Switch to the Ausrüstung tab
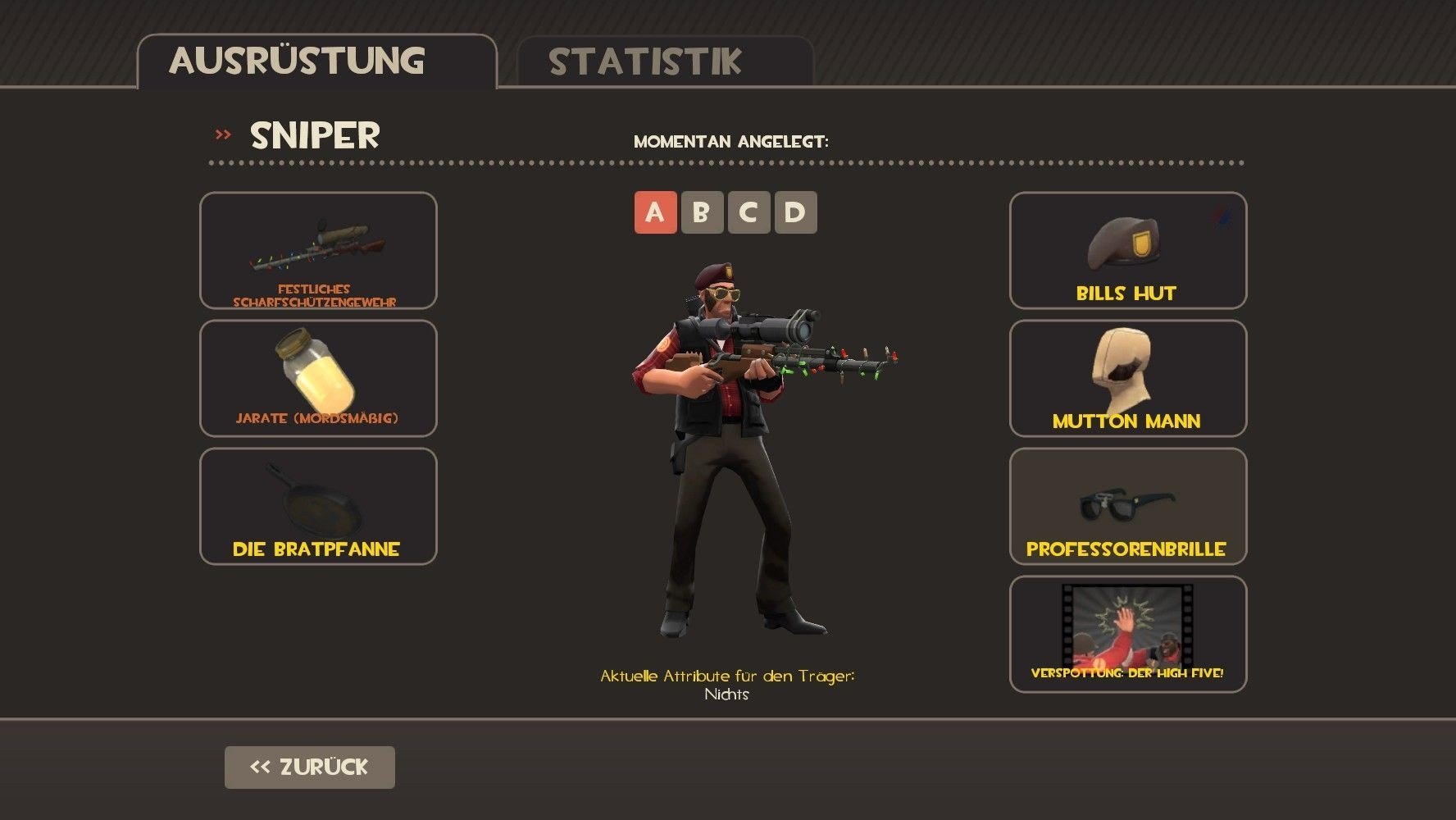This screenshot has width=1456, height=820. click(x=316, y=61)
